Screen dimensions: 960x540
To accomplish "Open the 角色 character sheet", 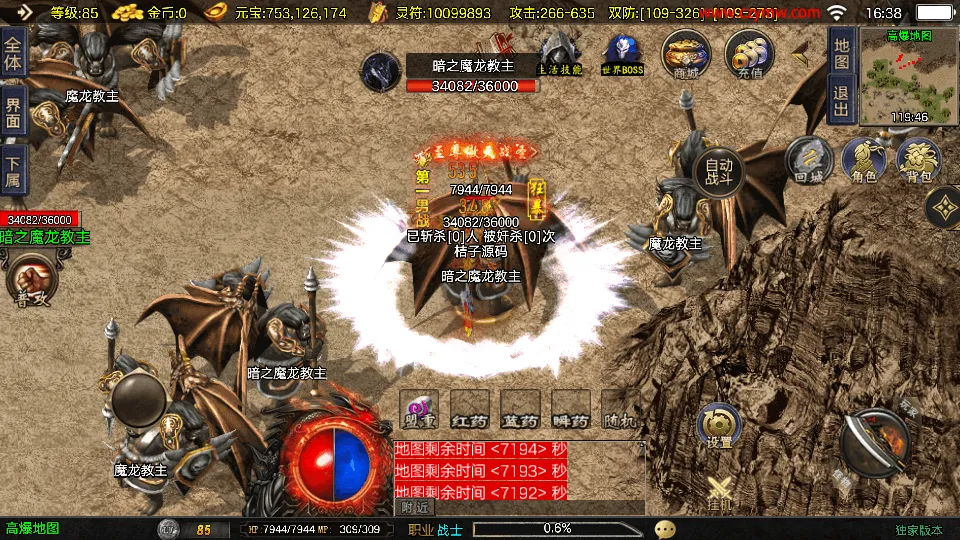I will (x=864, y=161).
